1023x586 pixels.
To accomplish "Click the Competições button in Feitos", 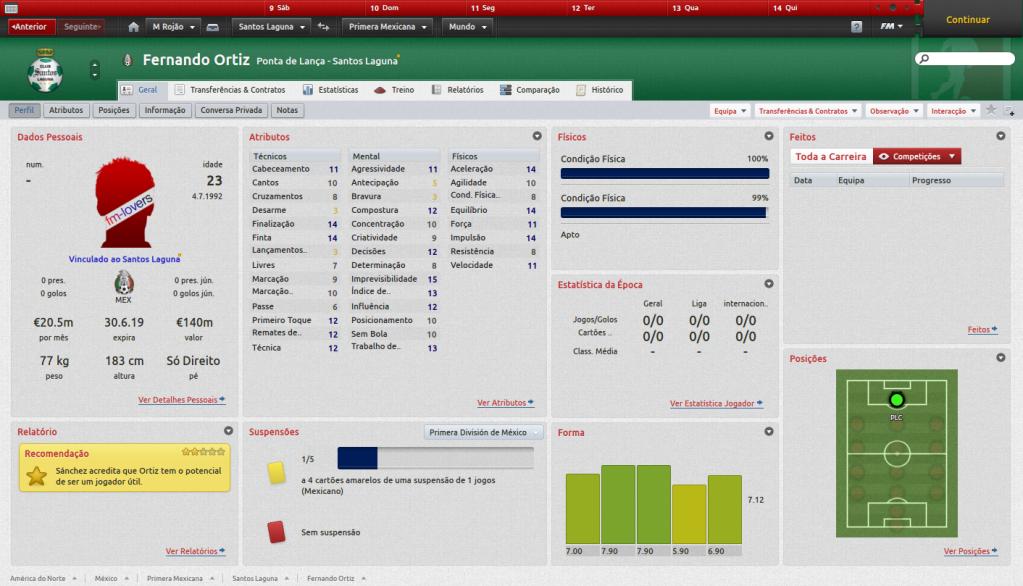I will pyautogui.click(x=917, y=156).
